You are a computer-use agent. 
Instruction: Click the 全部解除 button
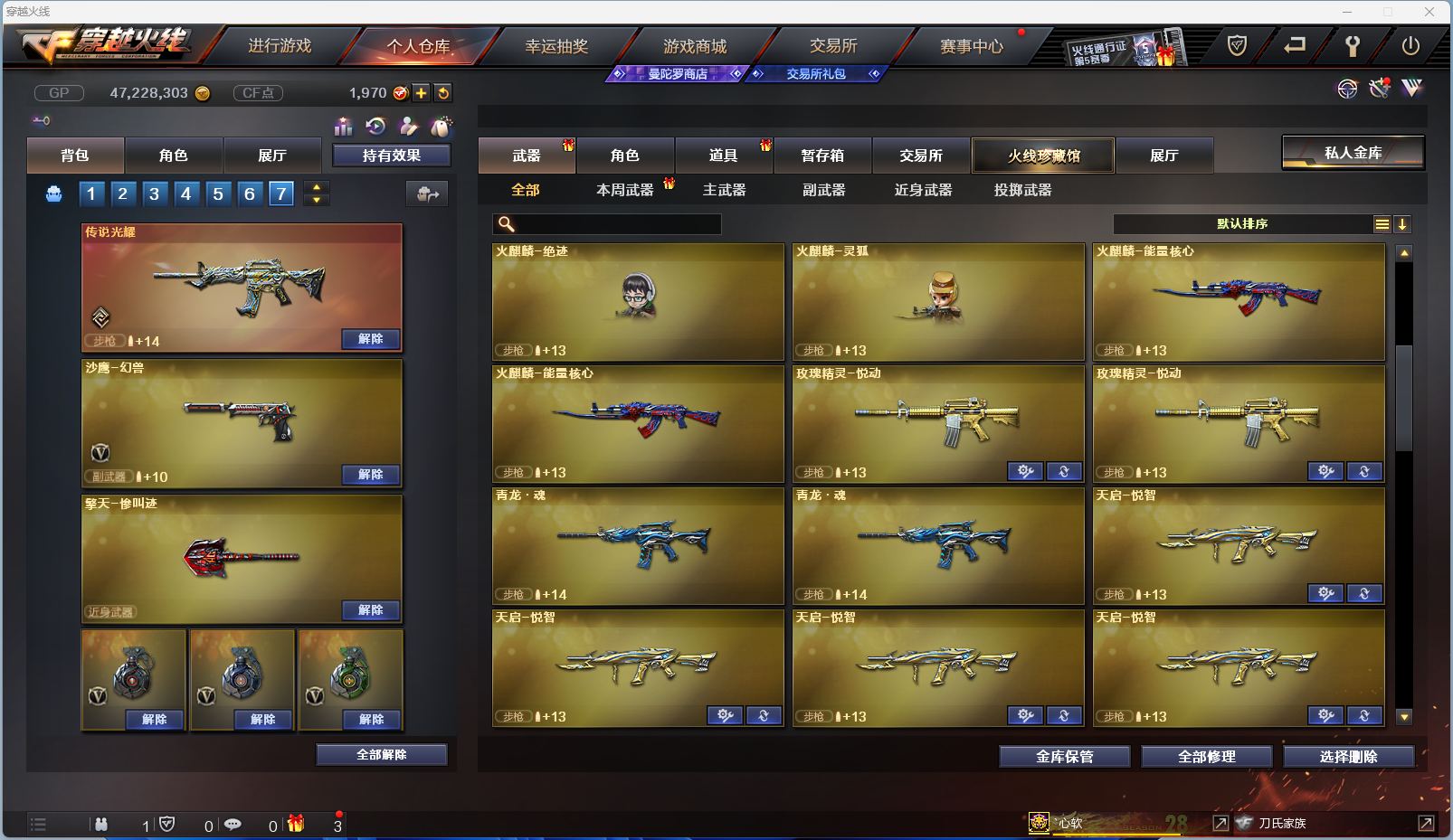(381, 754)
